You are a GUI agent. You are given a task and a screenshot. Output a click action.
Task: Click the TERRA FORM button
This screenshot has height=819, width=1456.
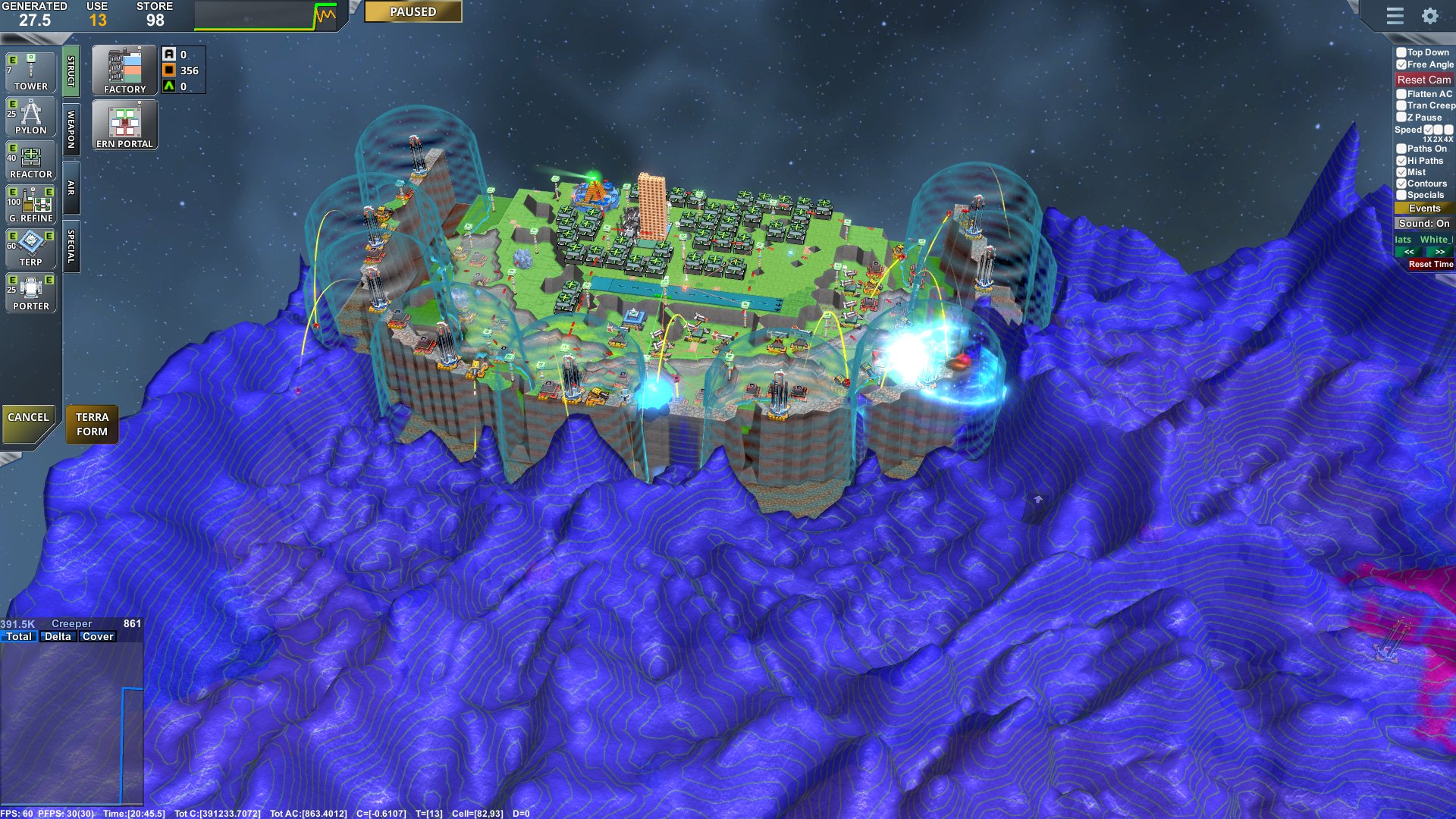point(92,424)
